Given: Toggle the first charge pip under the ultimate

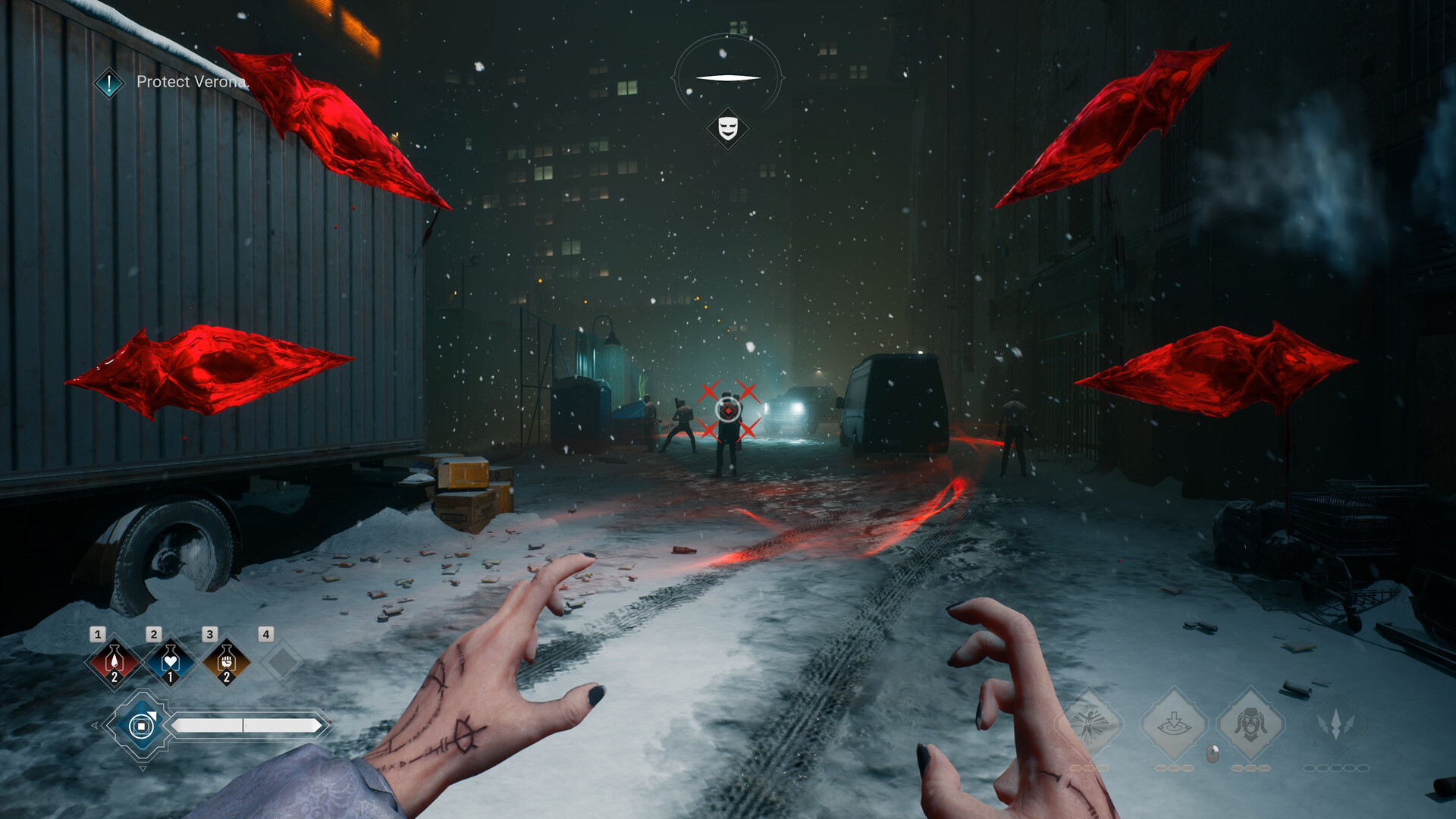Looking at the screenshot, I should (1310, 767).
